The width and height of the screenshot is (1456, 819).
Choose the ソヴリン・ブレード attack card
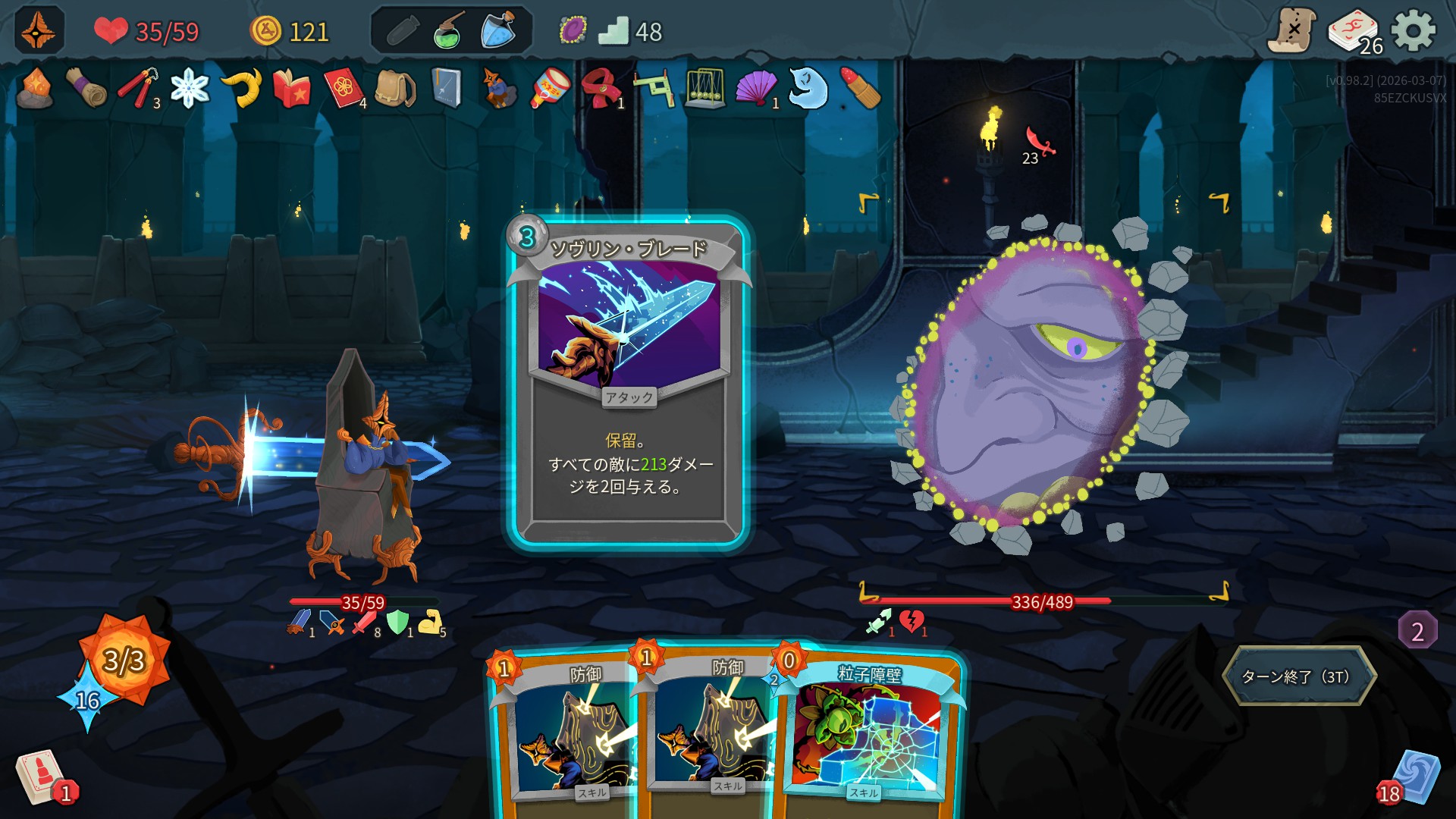(628, 379)
